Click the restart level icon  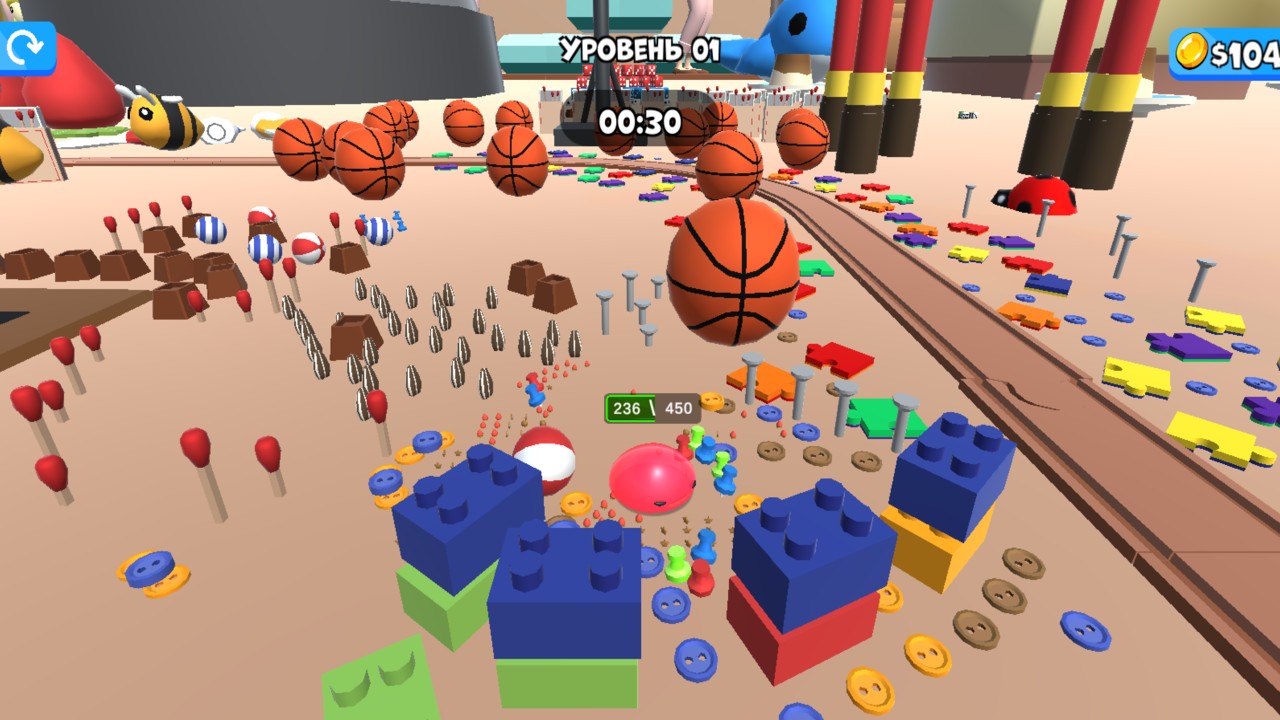[x=27, y=45]
